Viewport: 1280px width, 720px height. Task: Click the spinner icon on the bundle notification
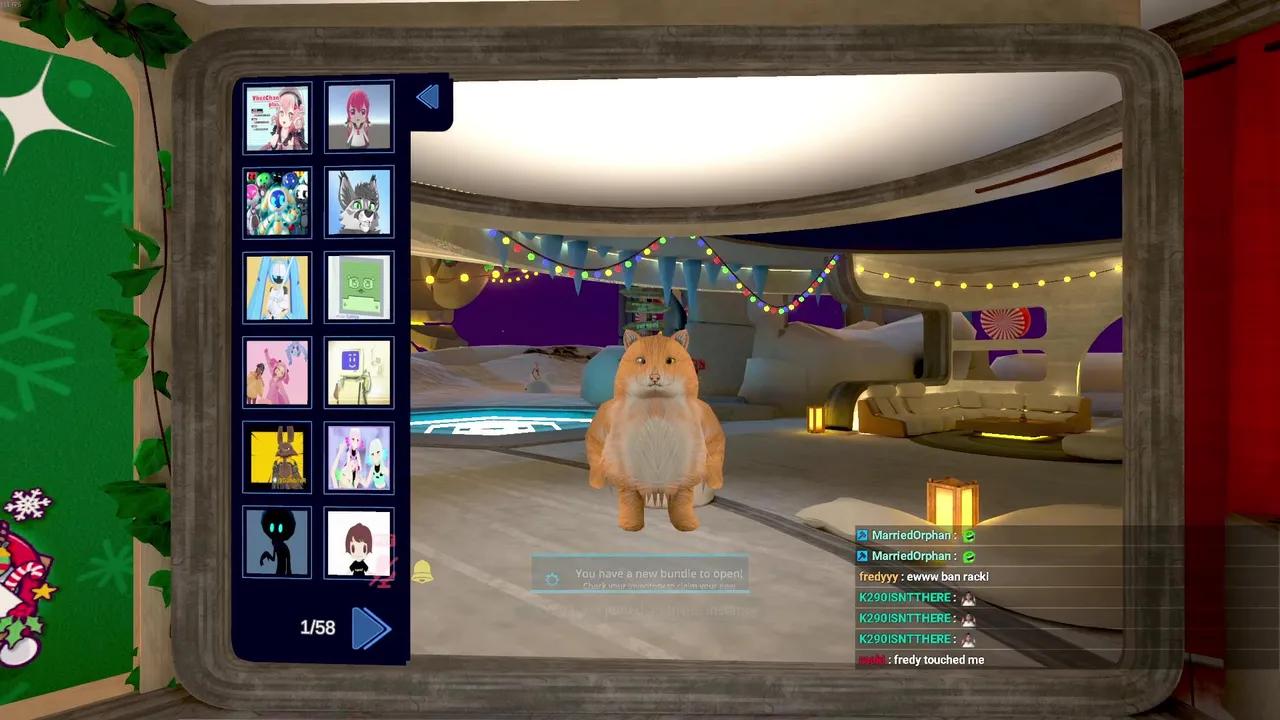point(552,578)
